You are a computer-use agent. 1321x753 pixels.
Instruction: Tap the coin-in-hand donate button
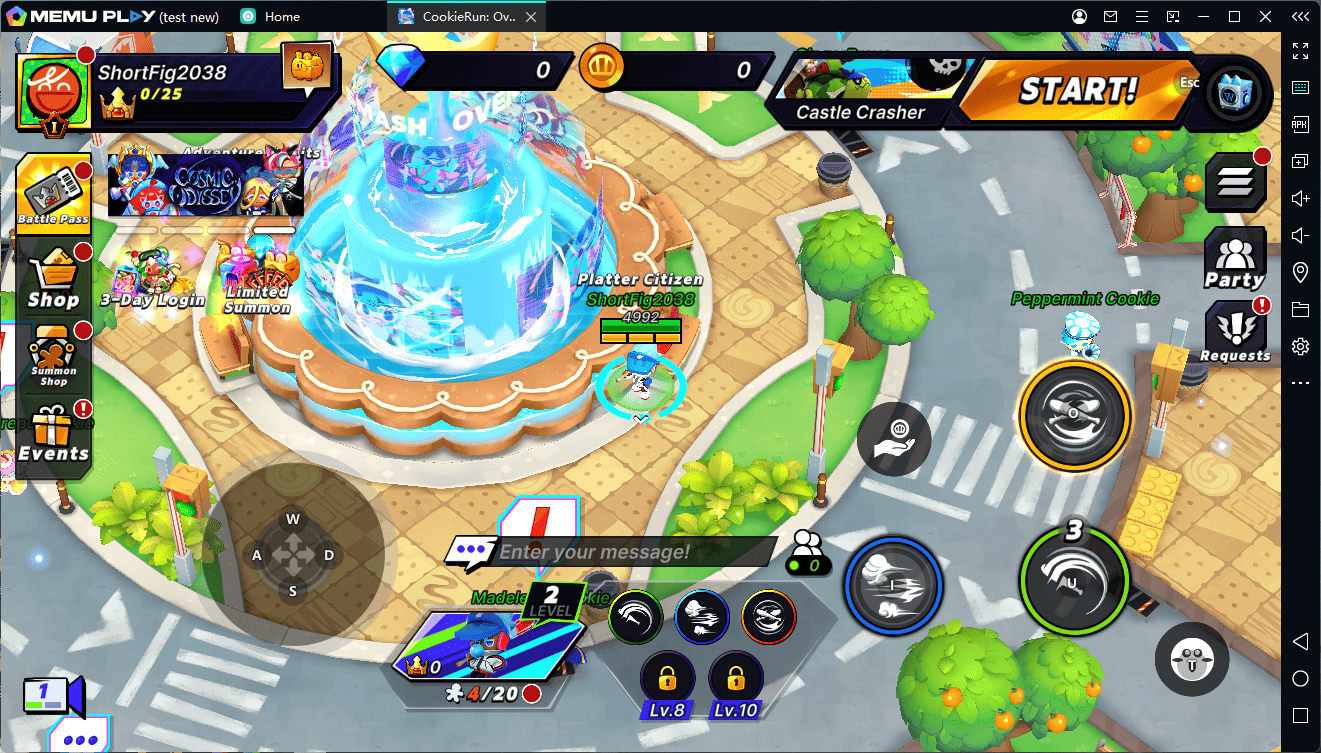(x=894, y=438)
